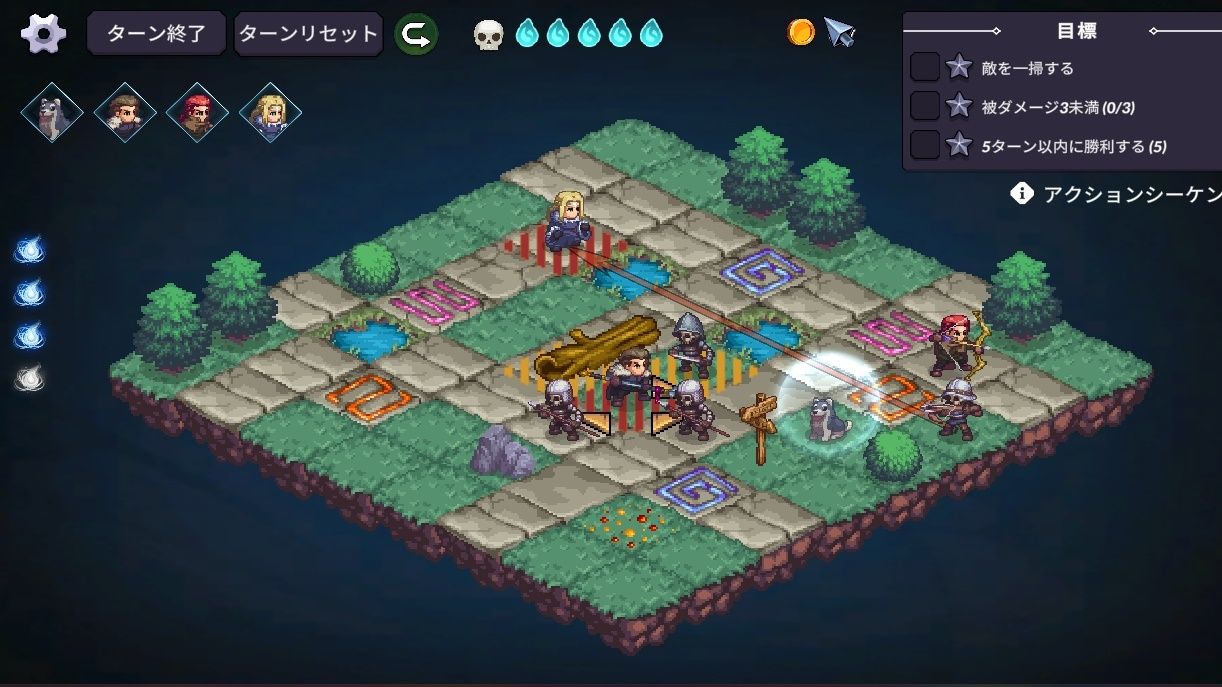Click the green curved arrow button

(415, 34)
